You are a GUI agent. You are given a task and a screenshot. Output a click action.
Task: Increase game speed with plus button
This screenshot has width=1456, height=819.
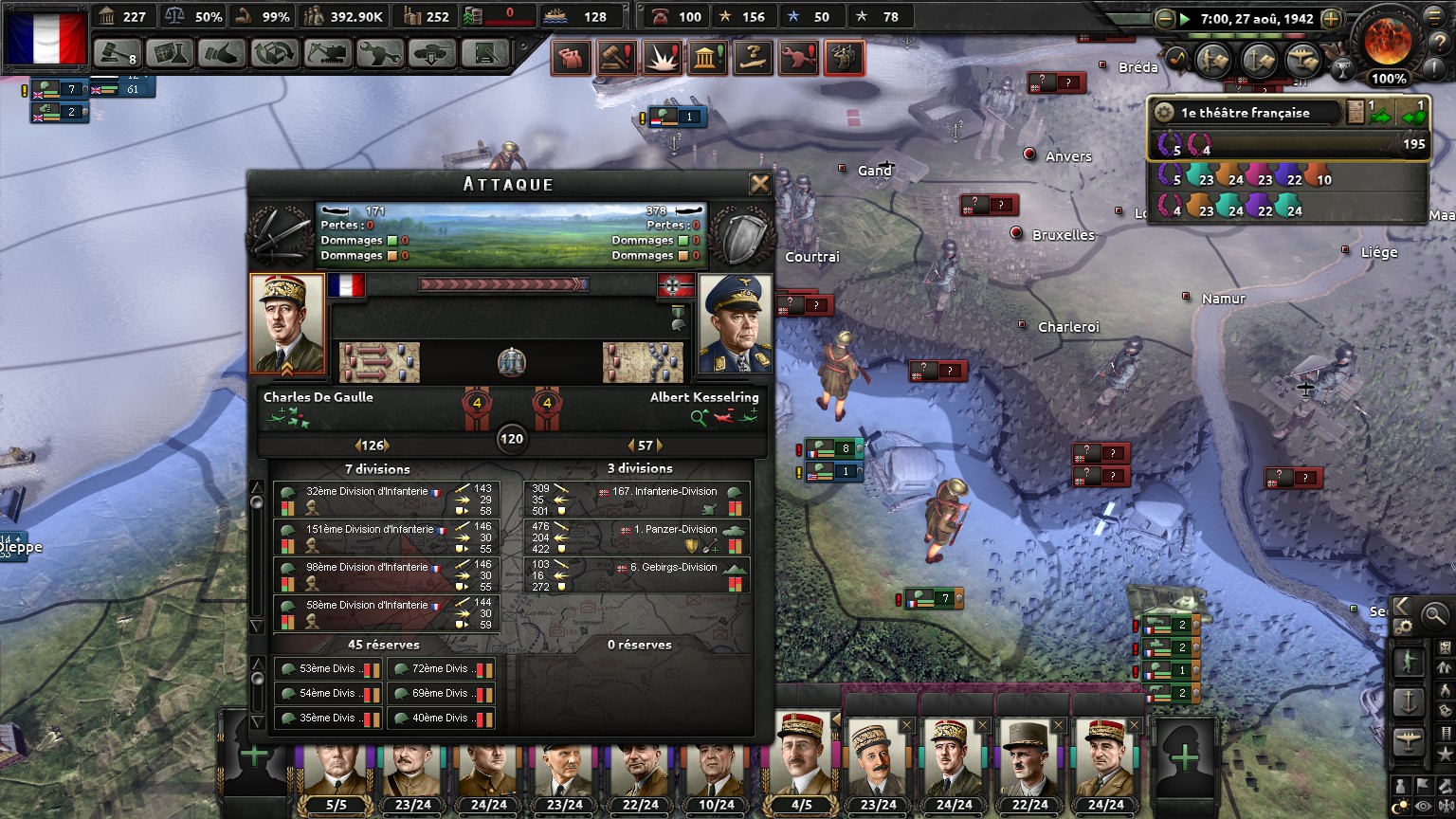point(1331,19)
